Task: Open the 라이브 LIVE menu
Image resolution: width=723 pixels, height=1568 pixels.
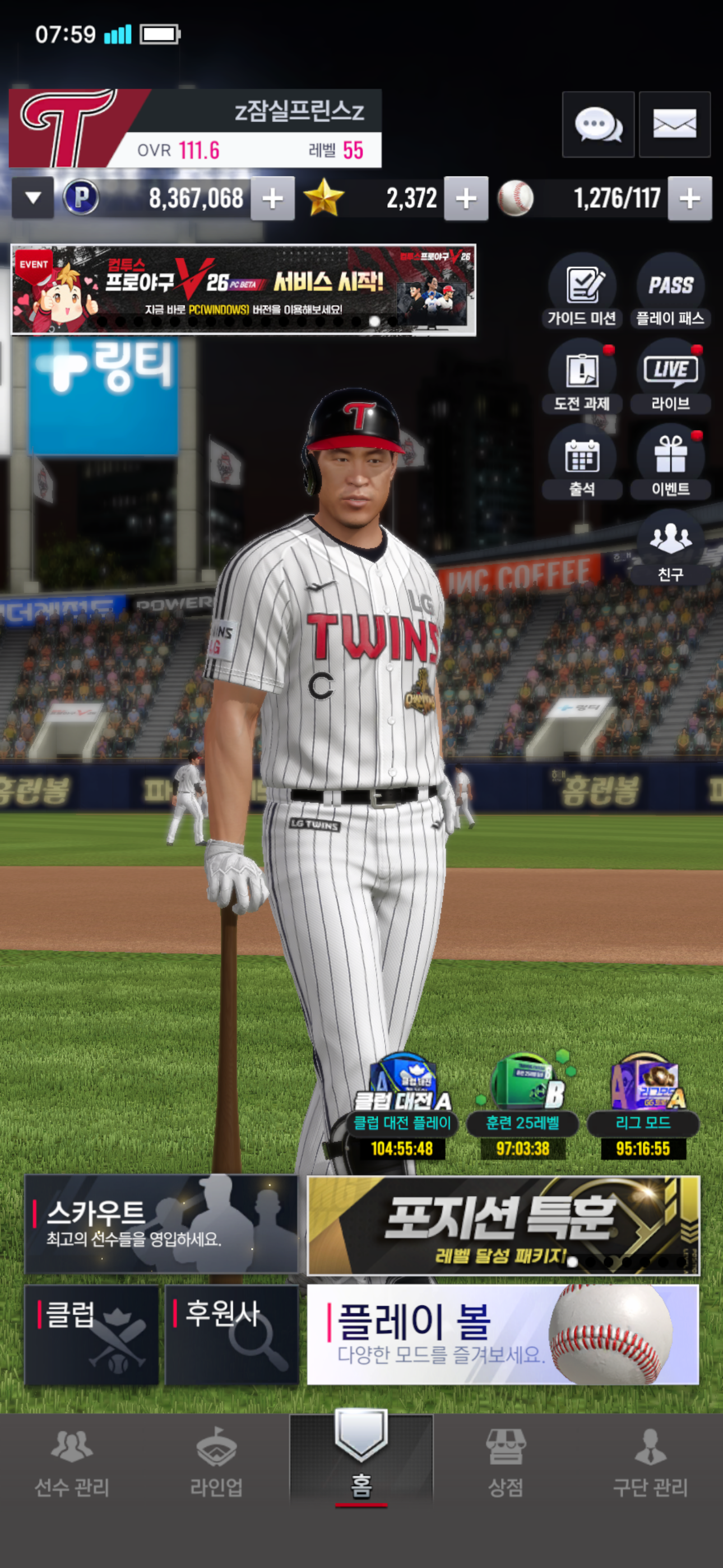Action: [x=670, y=377]
